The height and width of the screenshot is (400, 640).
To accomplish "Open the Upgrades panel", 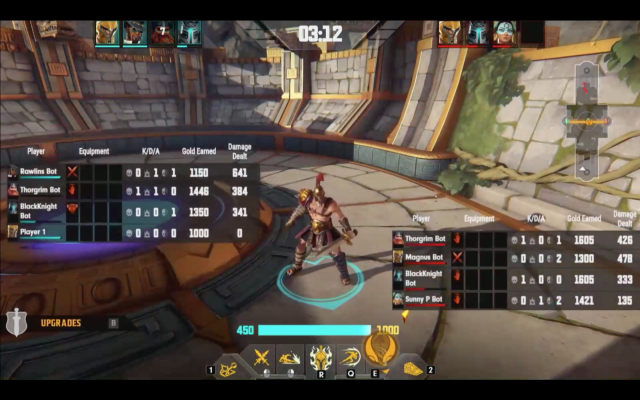I will click(60, 323).
